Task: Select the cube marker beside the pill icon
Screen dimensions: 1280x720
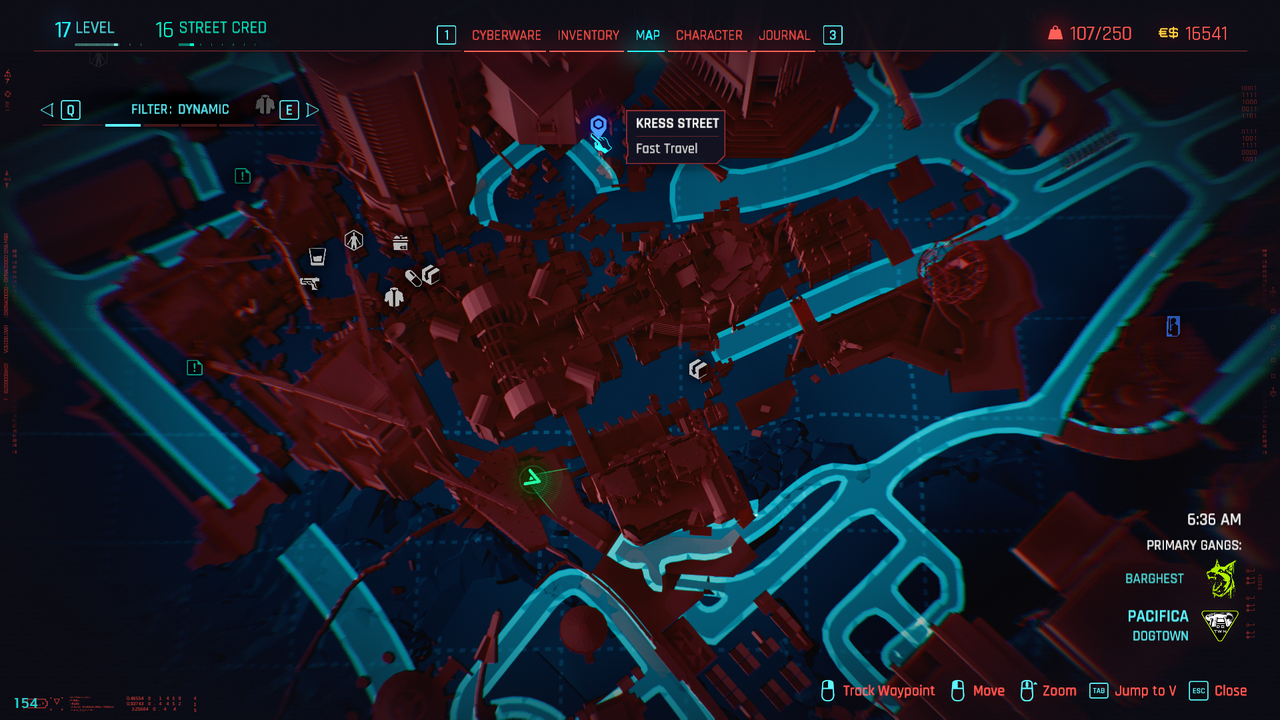Action: click(431, 274)
